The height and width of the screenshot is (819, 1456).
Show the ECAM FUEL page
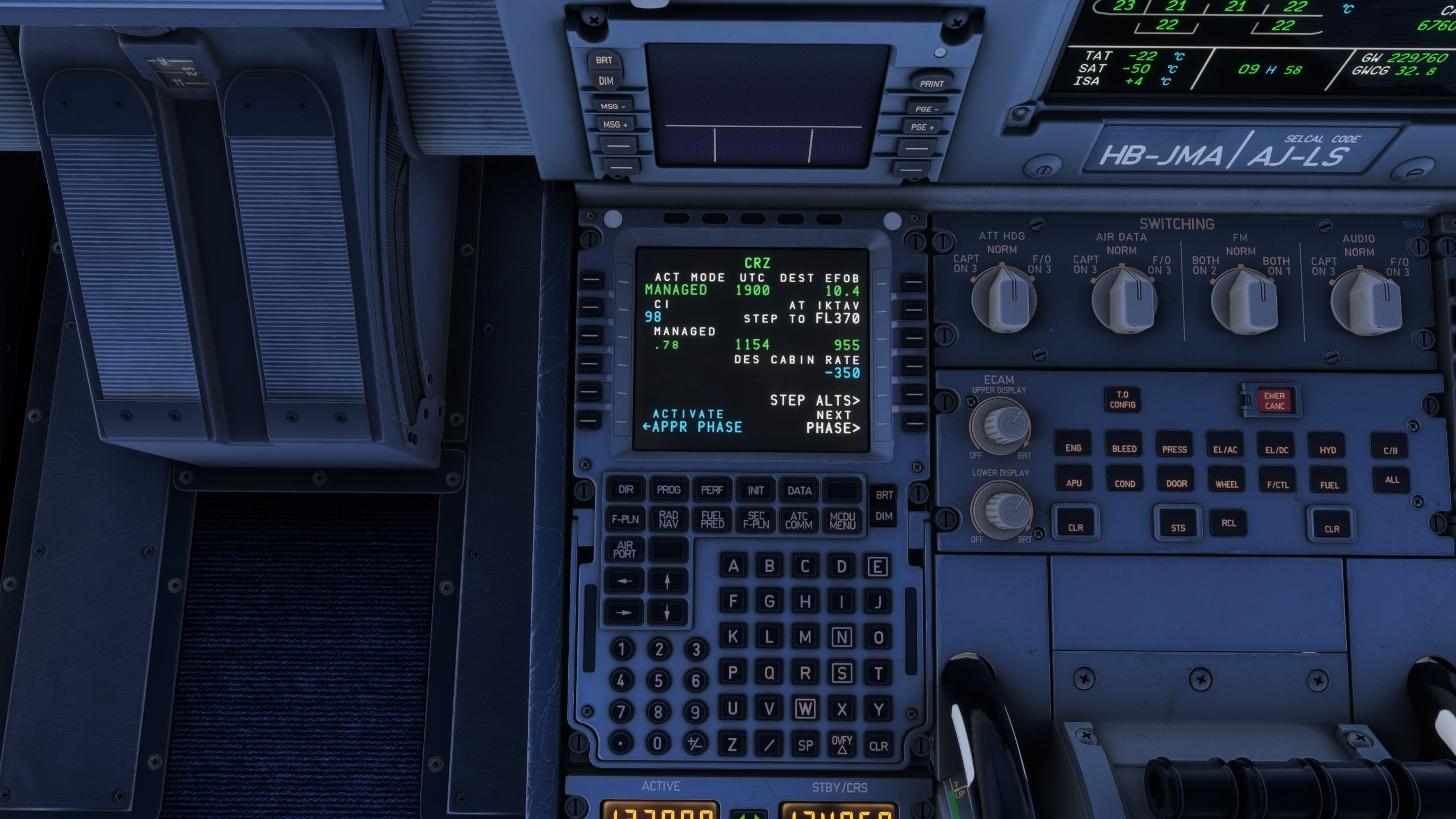click(1329, 485)
